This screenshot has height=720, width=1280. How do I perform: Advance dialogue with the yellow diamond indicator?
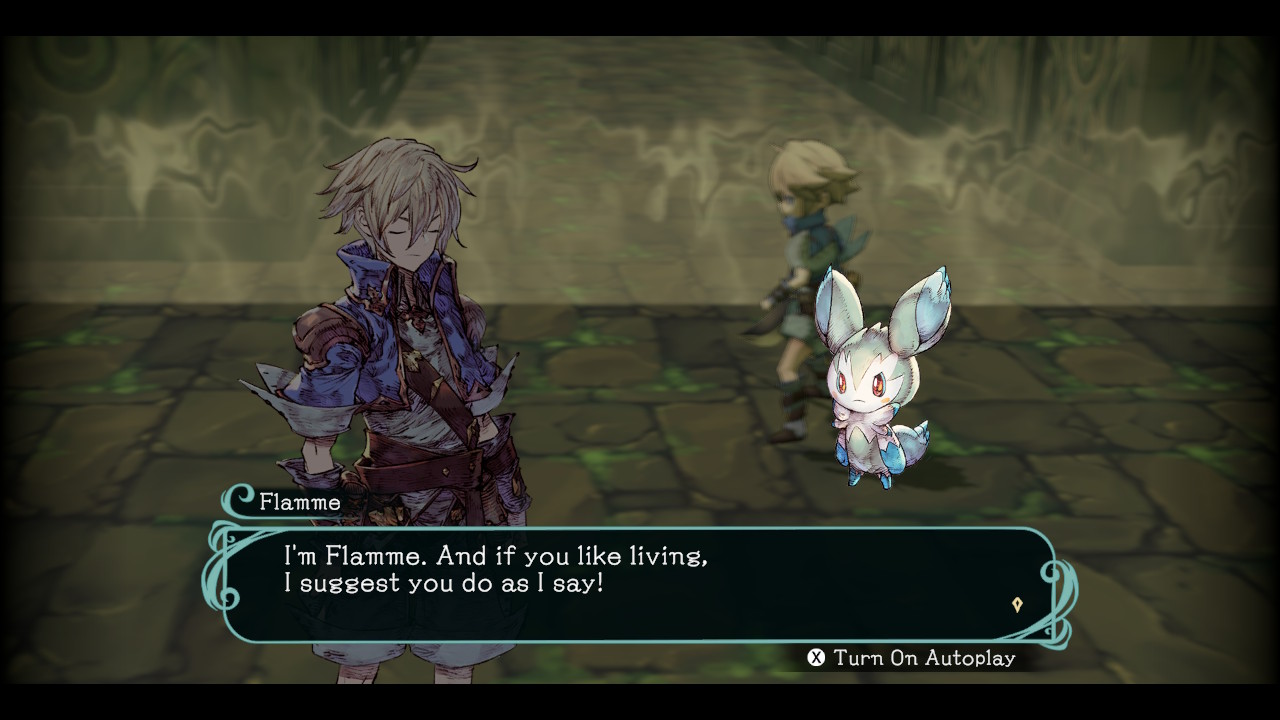1017,604
